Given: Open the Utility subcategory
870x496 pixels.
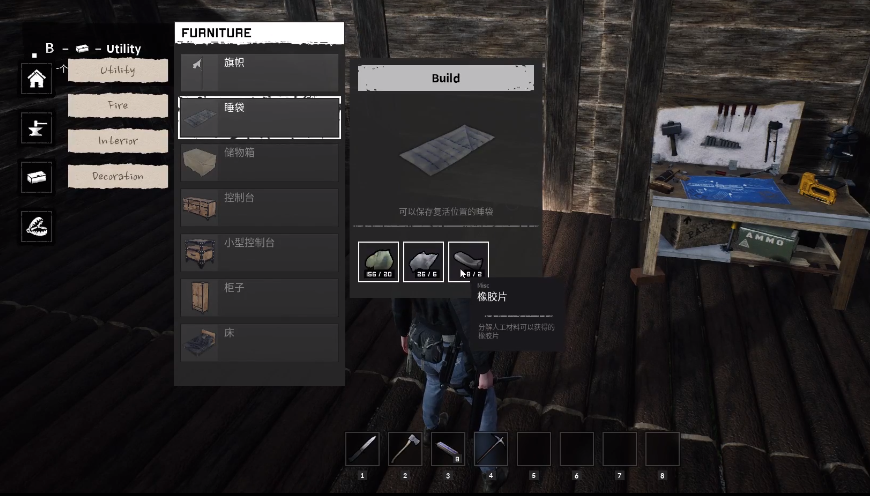Looking at the screenshot, I should coord(117,70).
